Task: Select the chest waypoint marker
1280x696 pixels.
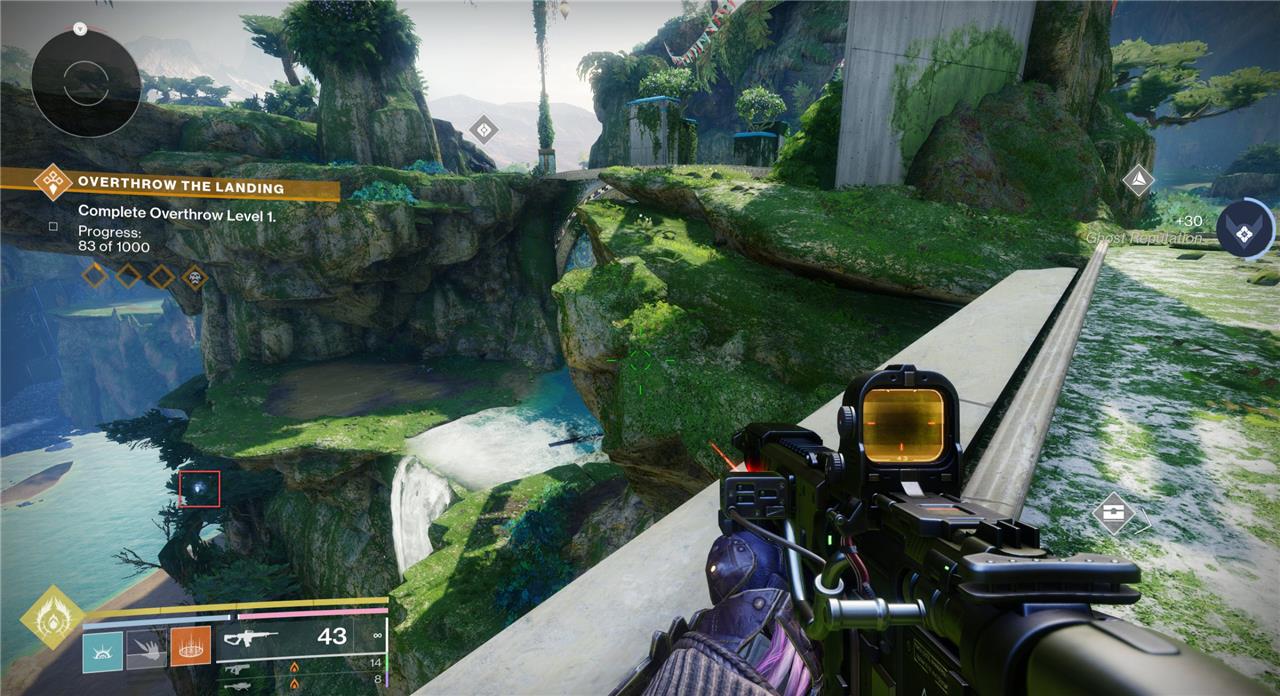Action: pos(1113,515)
